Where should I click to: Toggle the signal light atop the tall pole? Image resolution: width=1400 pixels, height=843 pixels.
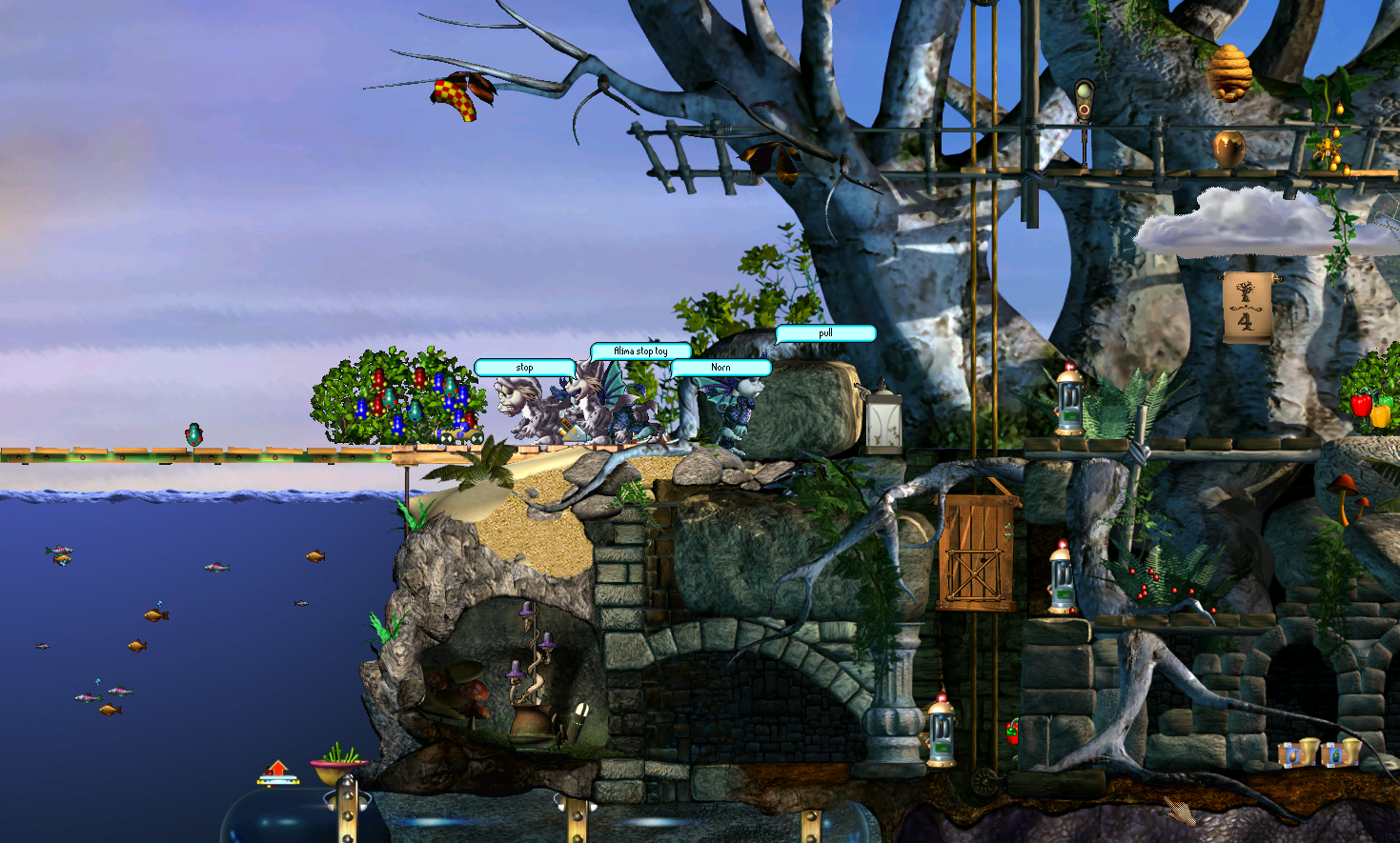click(1083, 95)
